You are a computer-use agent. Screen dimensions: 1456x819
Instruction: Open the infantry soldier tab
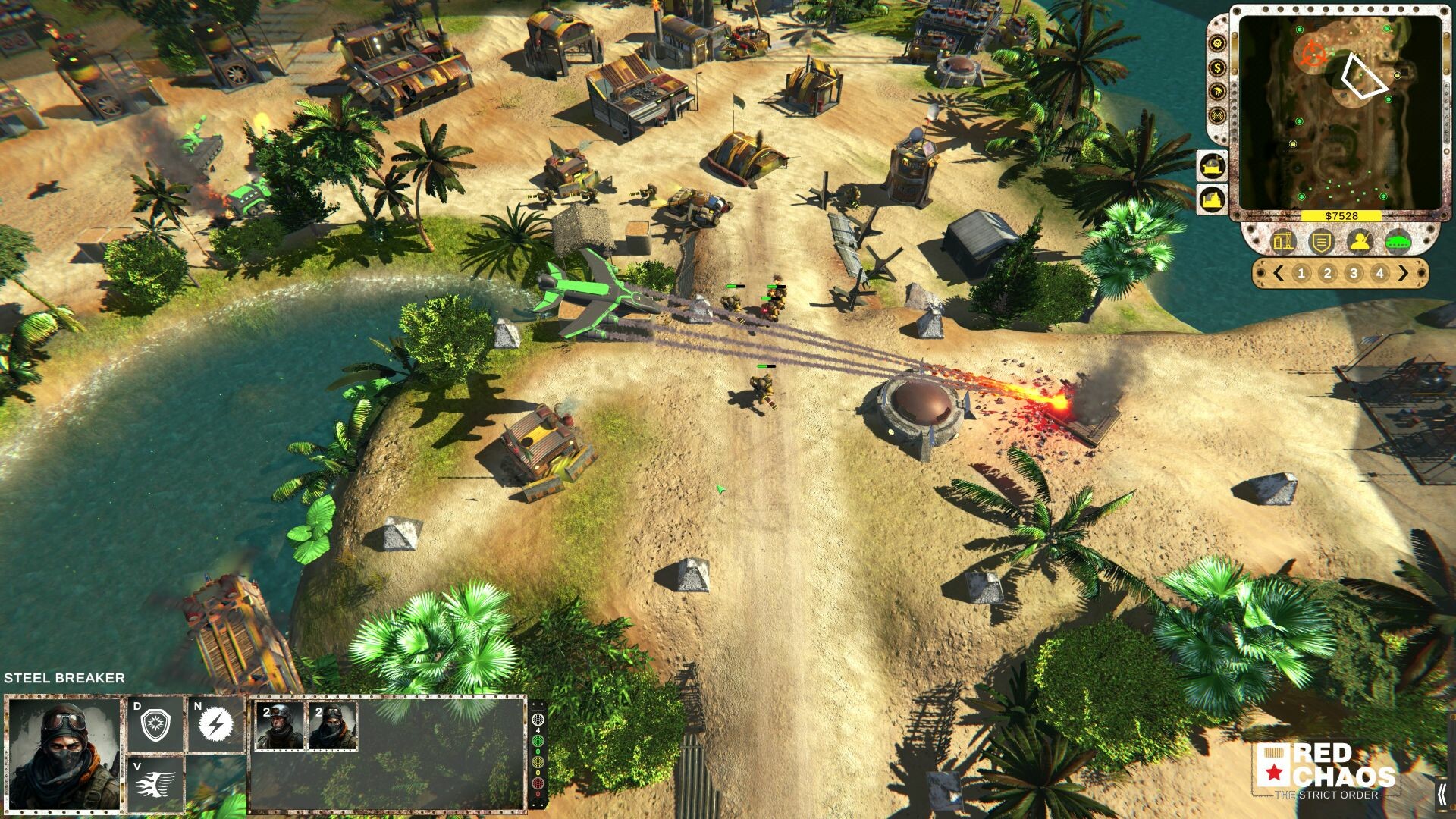(x=1361, y=242)
